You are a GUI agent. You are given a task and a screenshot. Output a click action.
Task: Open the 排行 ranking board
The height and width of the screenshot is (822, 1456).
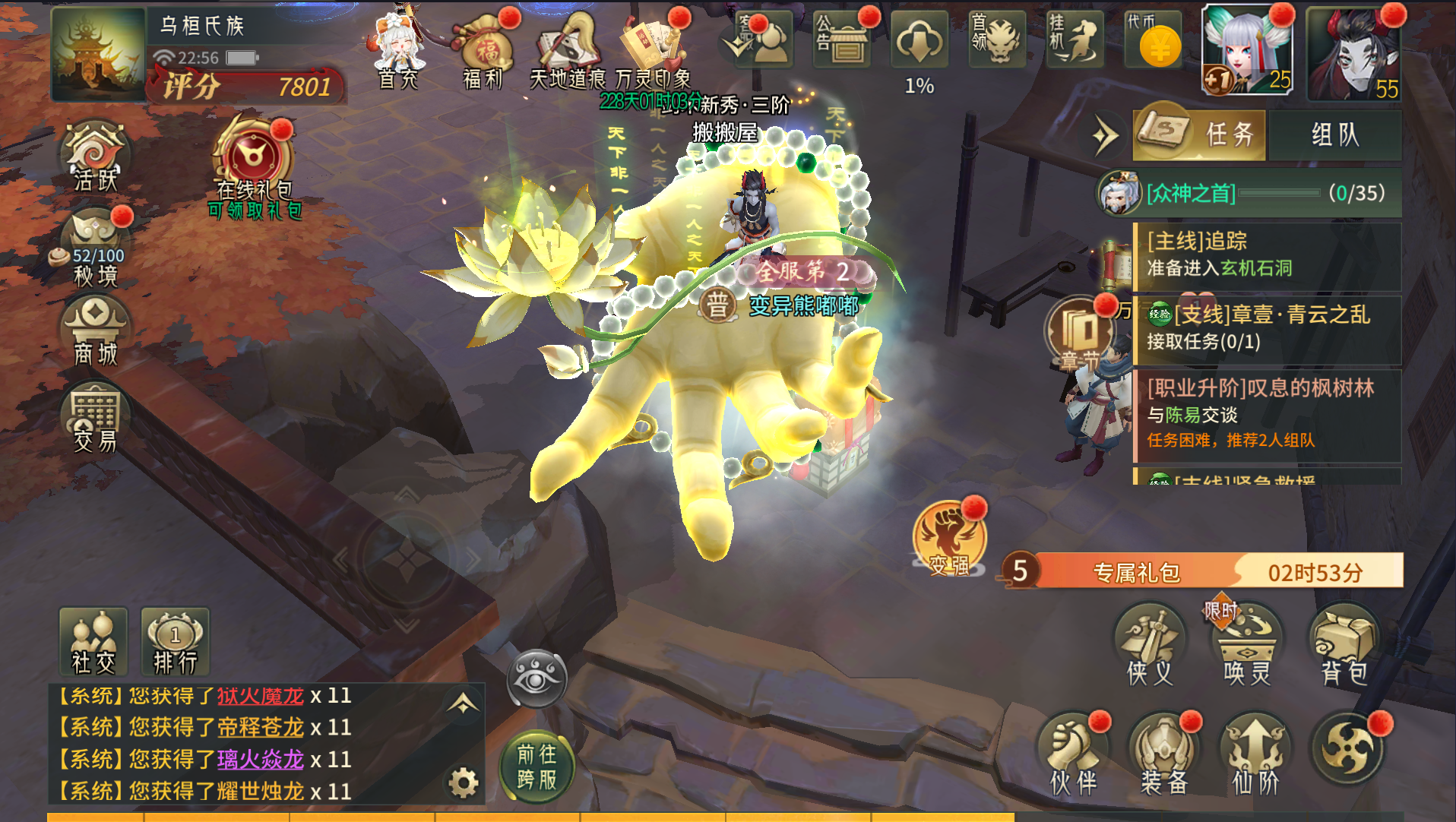pyautogui.click(x=175, y=642)
